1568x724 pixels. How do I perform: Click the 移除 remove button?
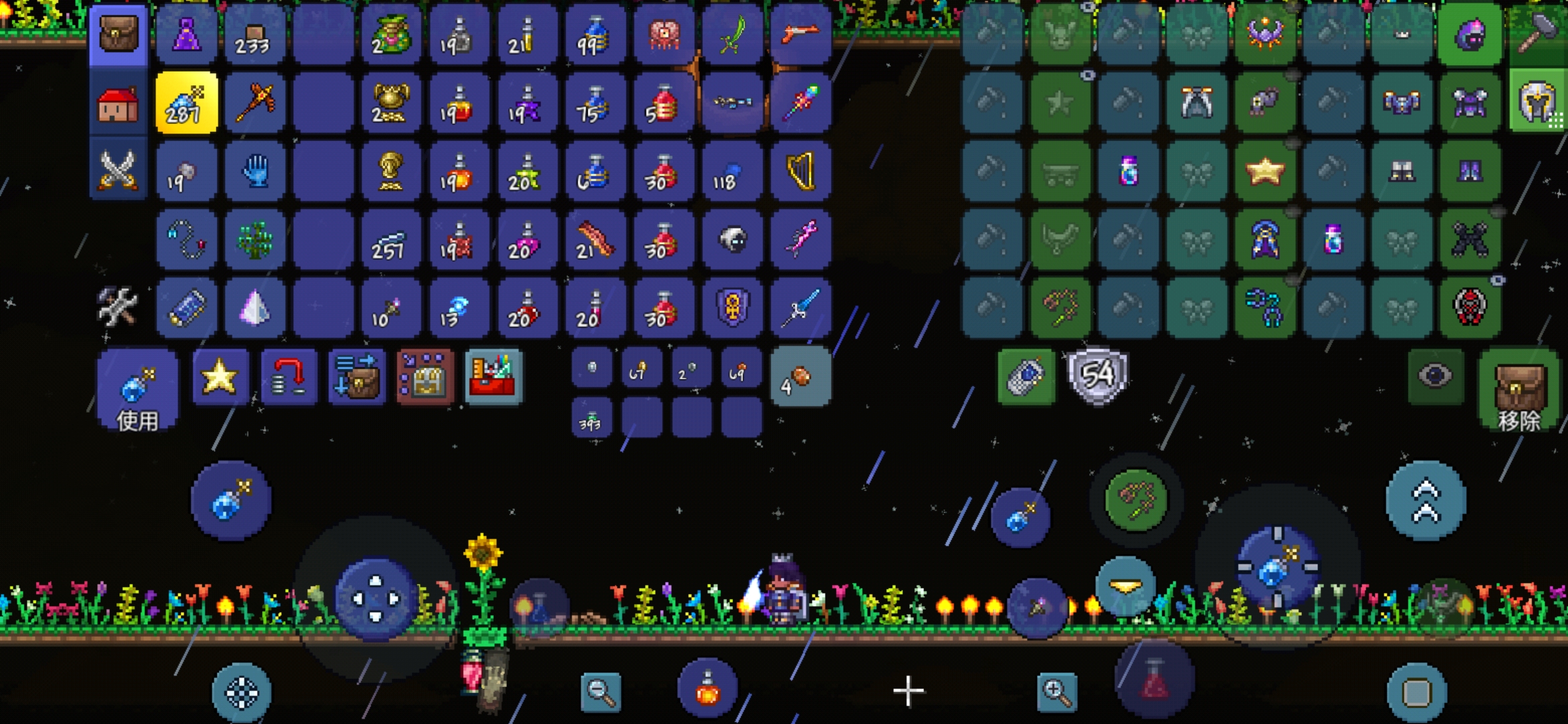(1518, 391)
